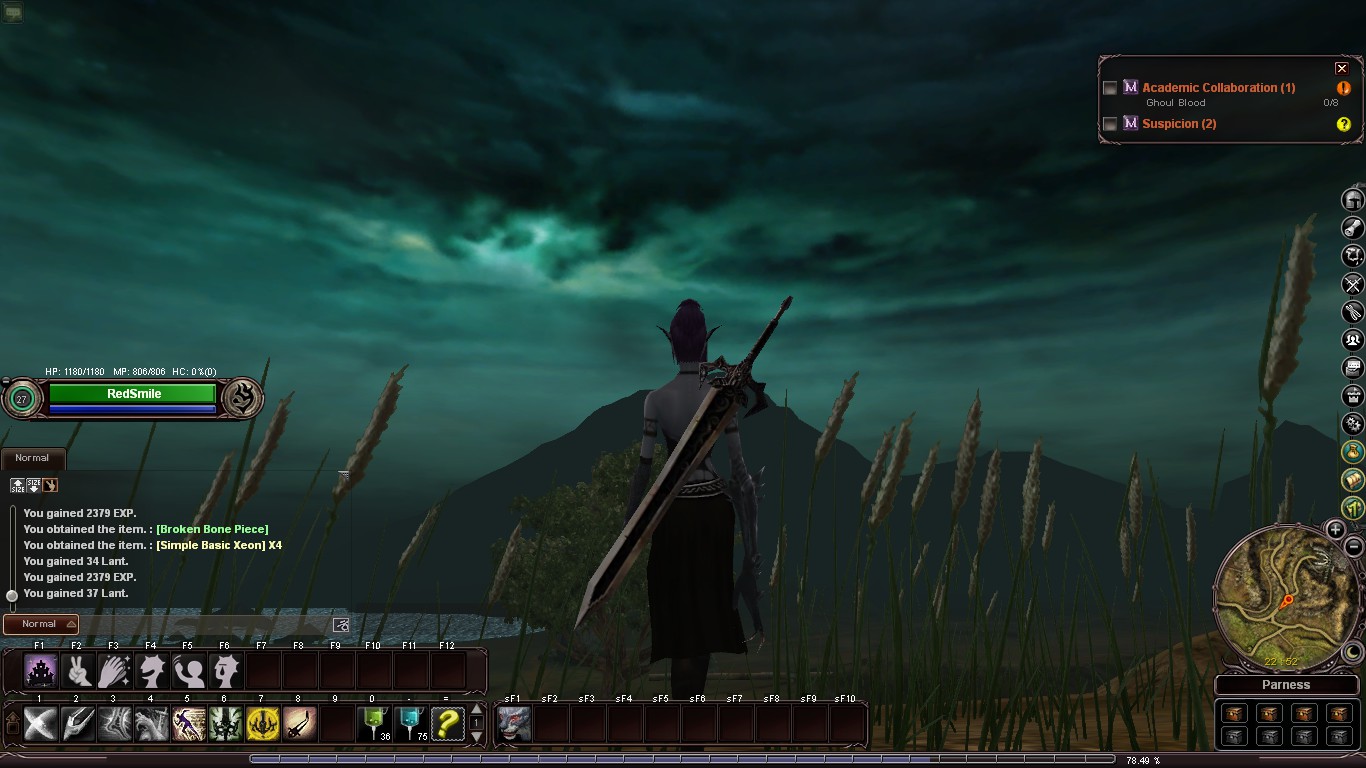Select the lower Normal tab above the hotbar

(38, 624)
